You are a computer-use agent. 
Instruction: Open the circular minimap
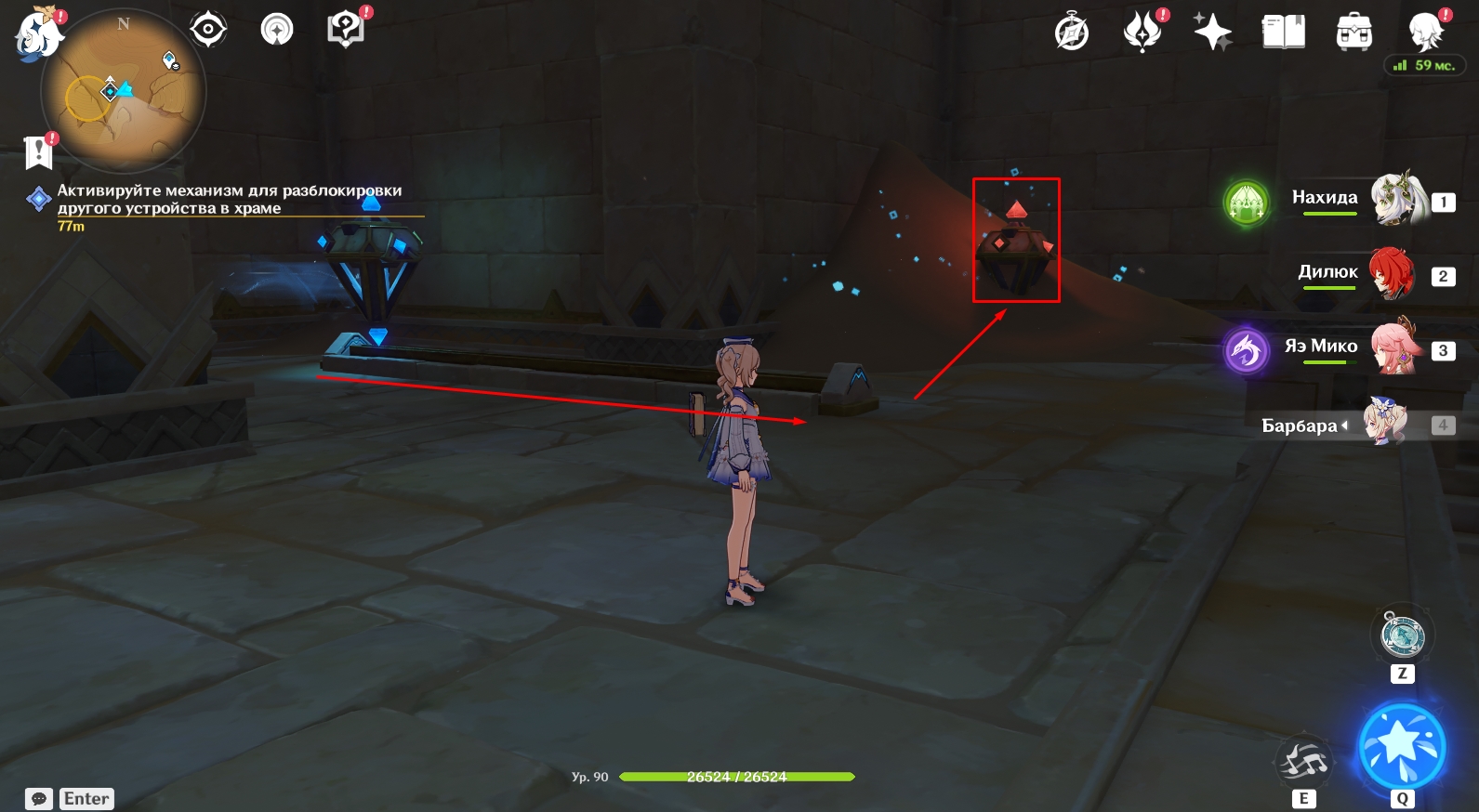coord(123,91)
